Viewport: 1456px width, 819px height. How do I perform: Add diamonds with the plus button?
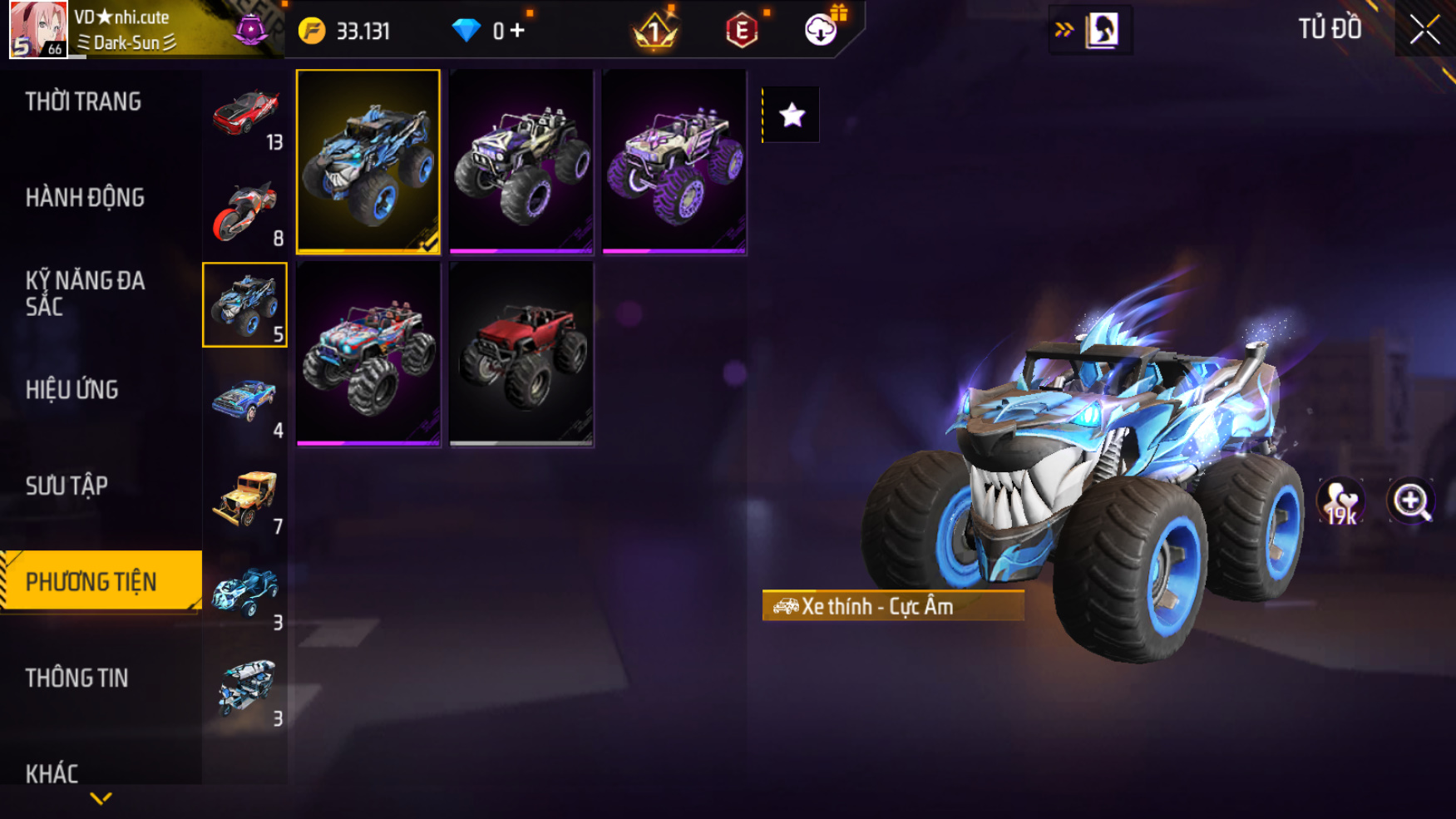pyautogui.click(x=517, y=31)
